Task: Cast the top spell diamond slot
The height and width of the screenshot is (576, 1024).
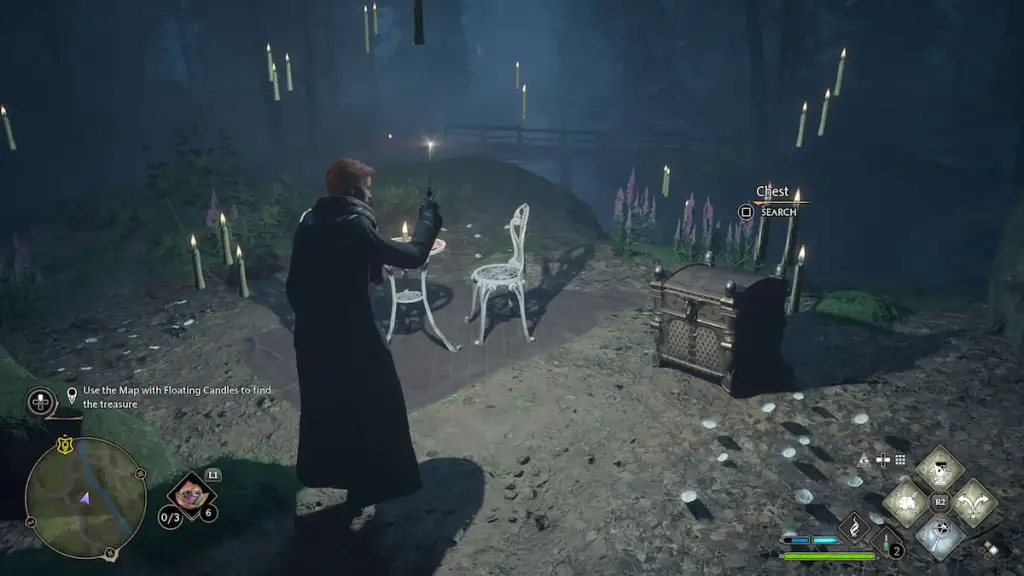Action: [x=940, y=468]
